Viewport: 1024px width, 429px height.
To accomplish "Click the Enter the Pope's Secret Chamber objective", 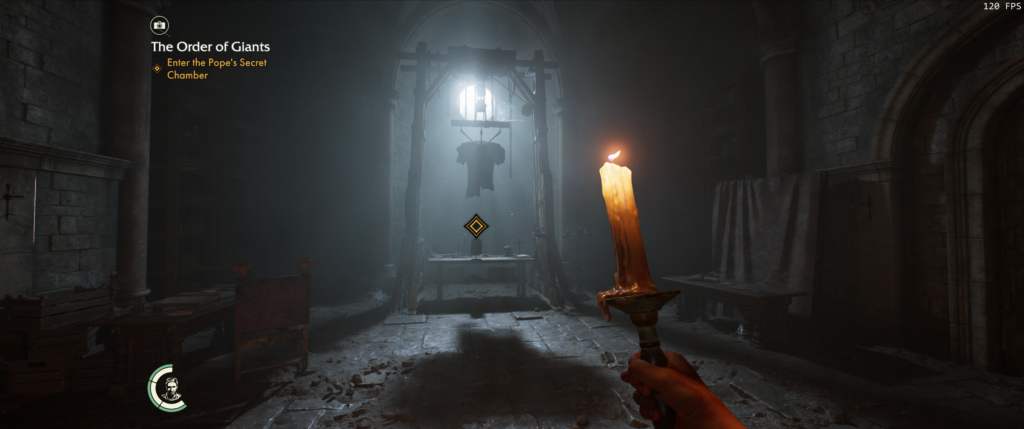I will pyautogui.click(x=216, y=69).
